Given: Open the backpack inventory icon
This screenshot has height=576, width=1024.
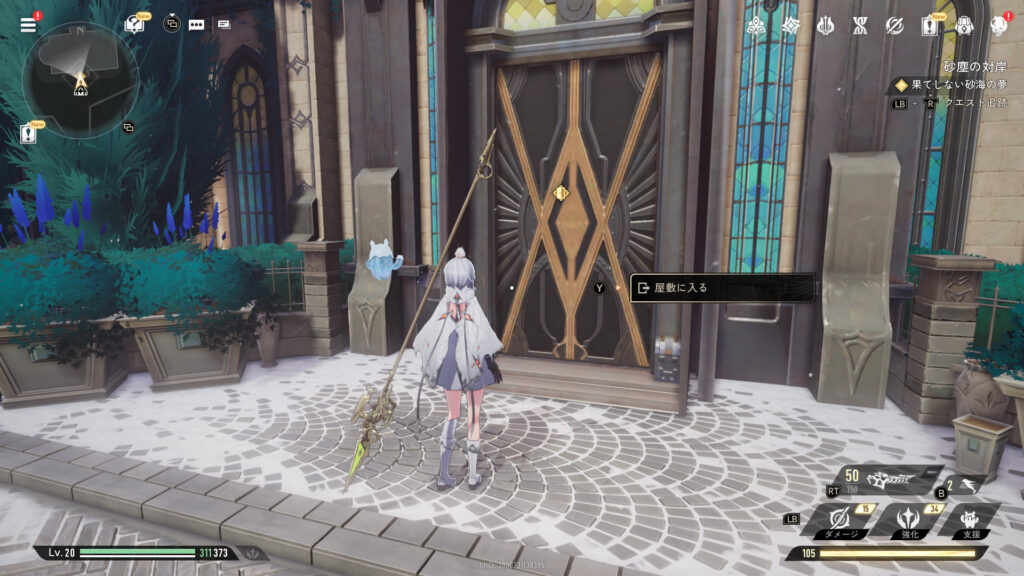Looking at the screenshot, I should click(x=964, y=25).
